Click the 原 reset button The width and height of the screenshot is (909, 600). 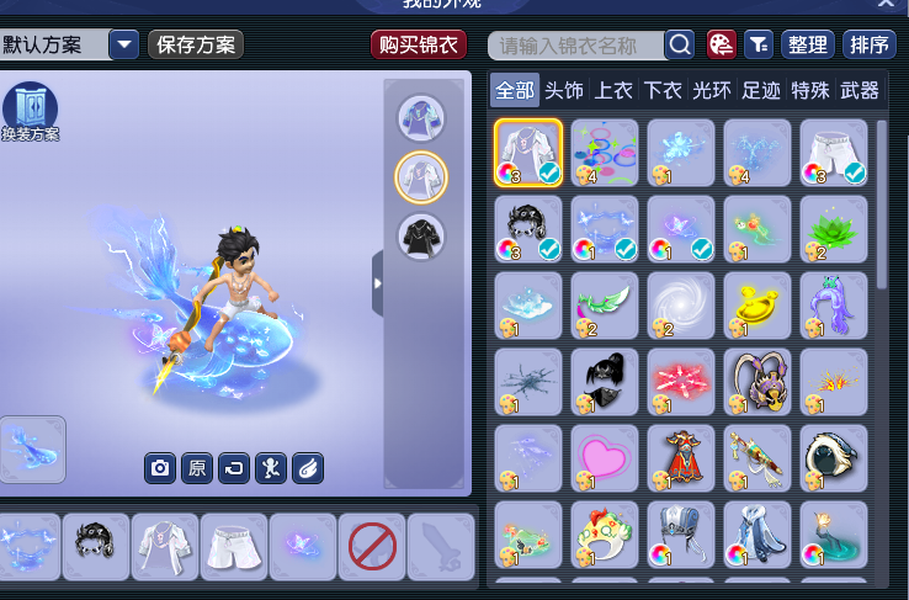[197, 468]
